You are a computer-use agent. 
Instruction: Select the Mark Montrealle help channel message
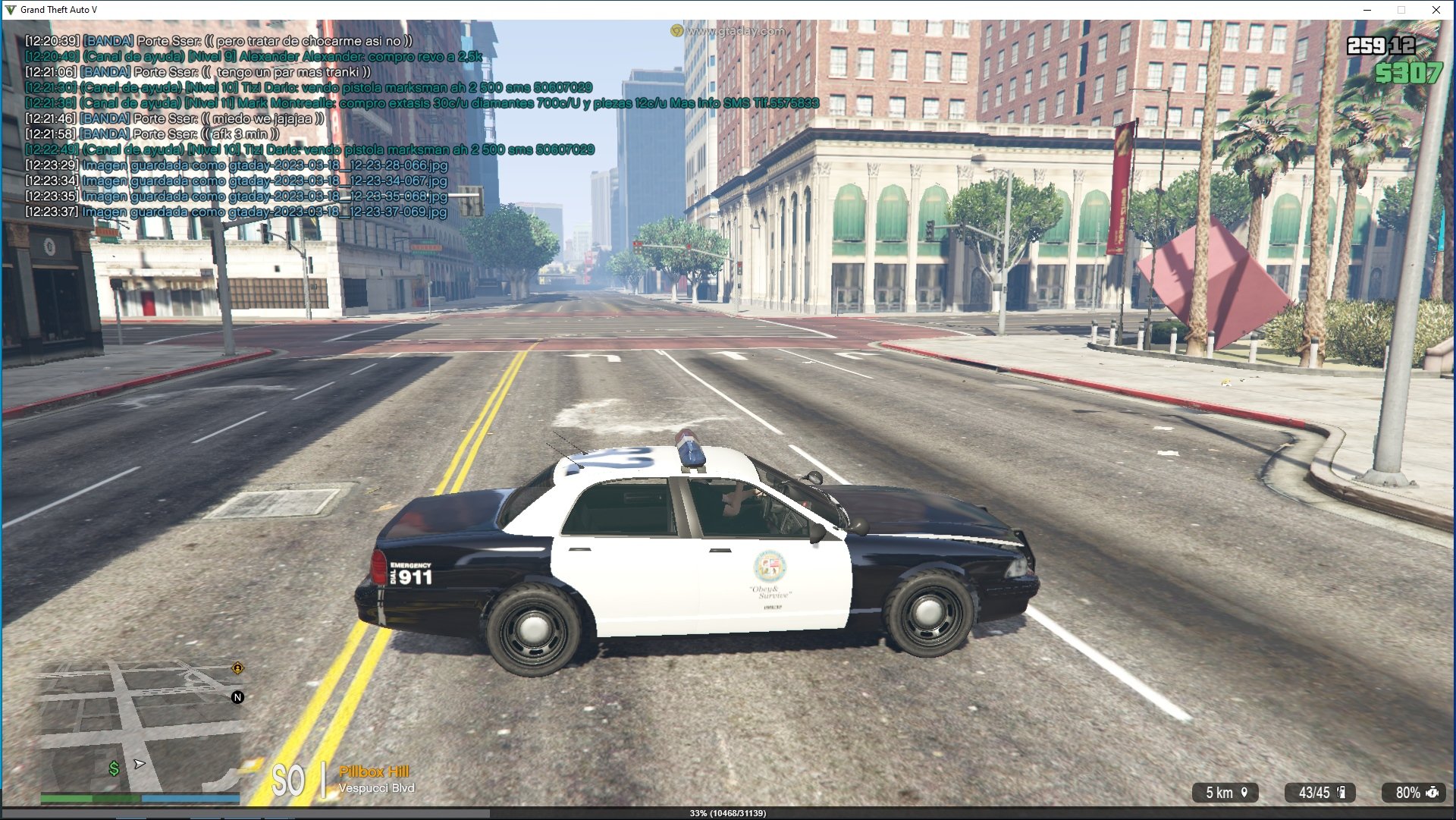click(x=422, y=103)
